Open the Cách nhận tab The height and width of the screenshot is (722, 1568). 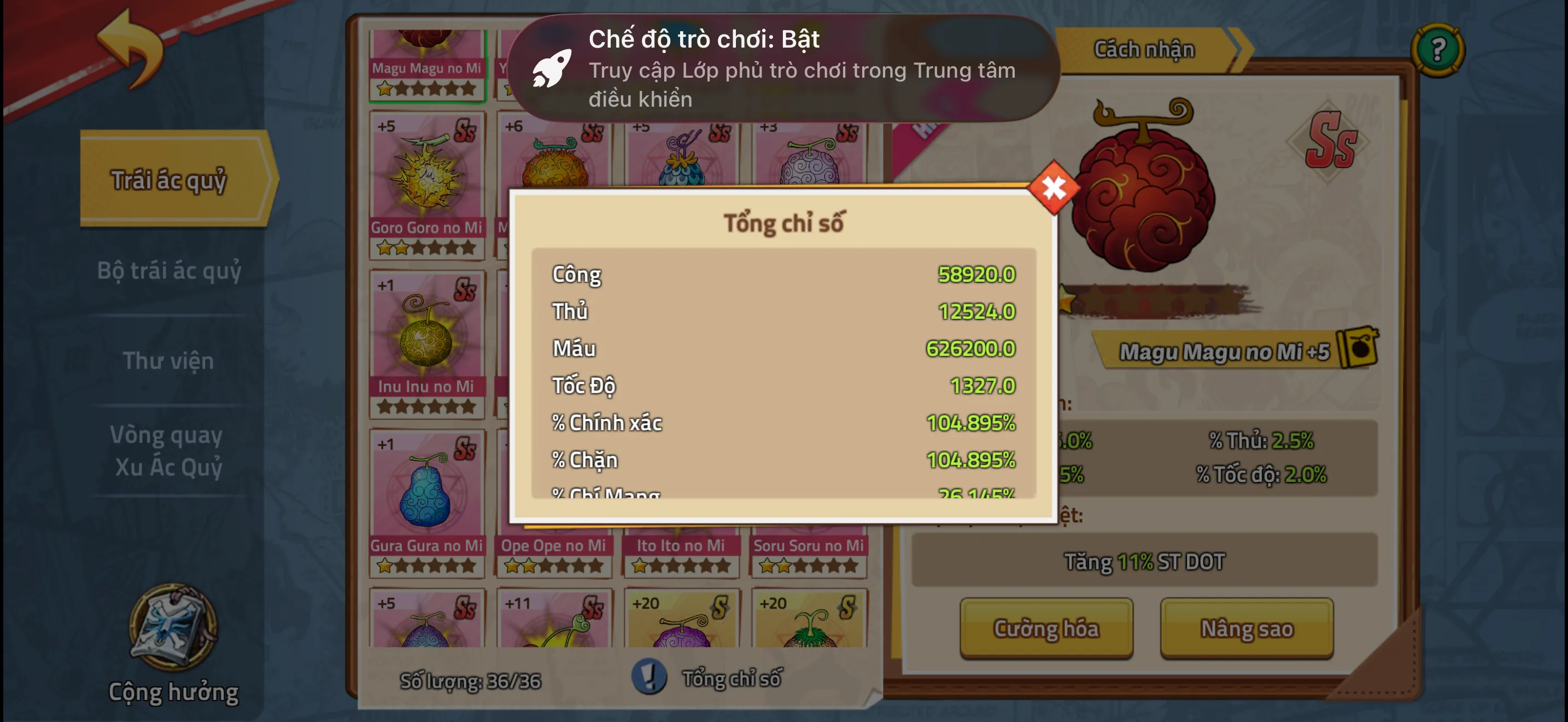(x=1144, y=49)
